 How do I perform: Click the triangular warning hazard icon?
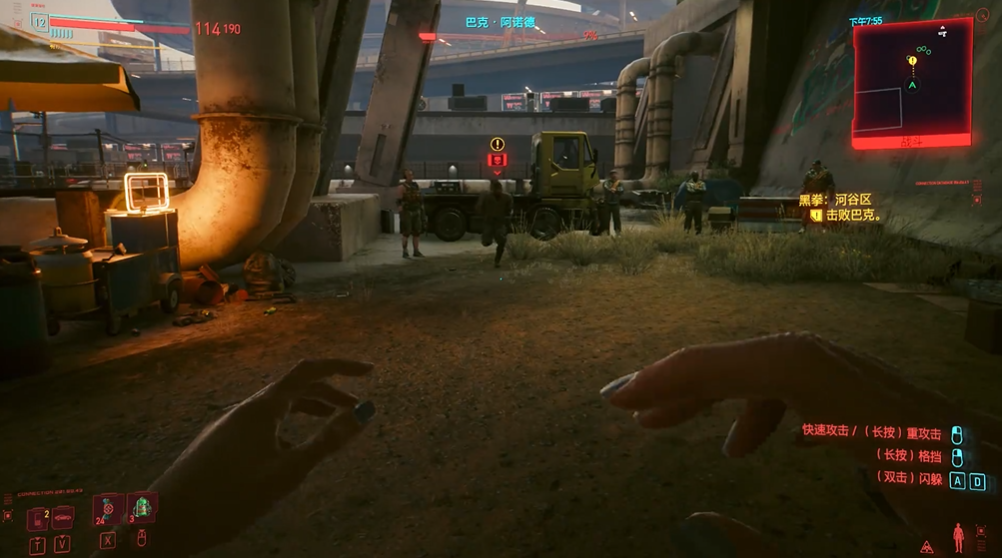point(927,546)
